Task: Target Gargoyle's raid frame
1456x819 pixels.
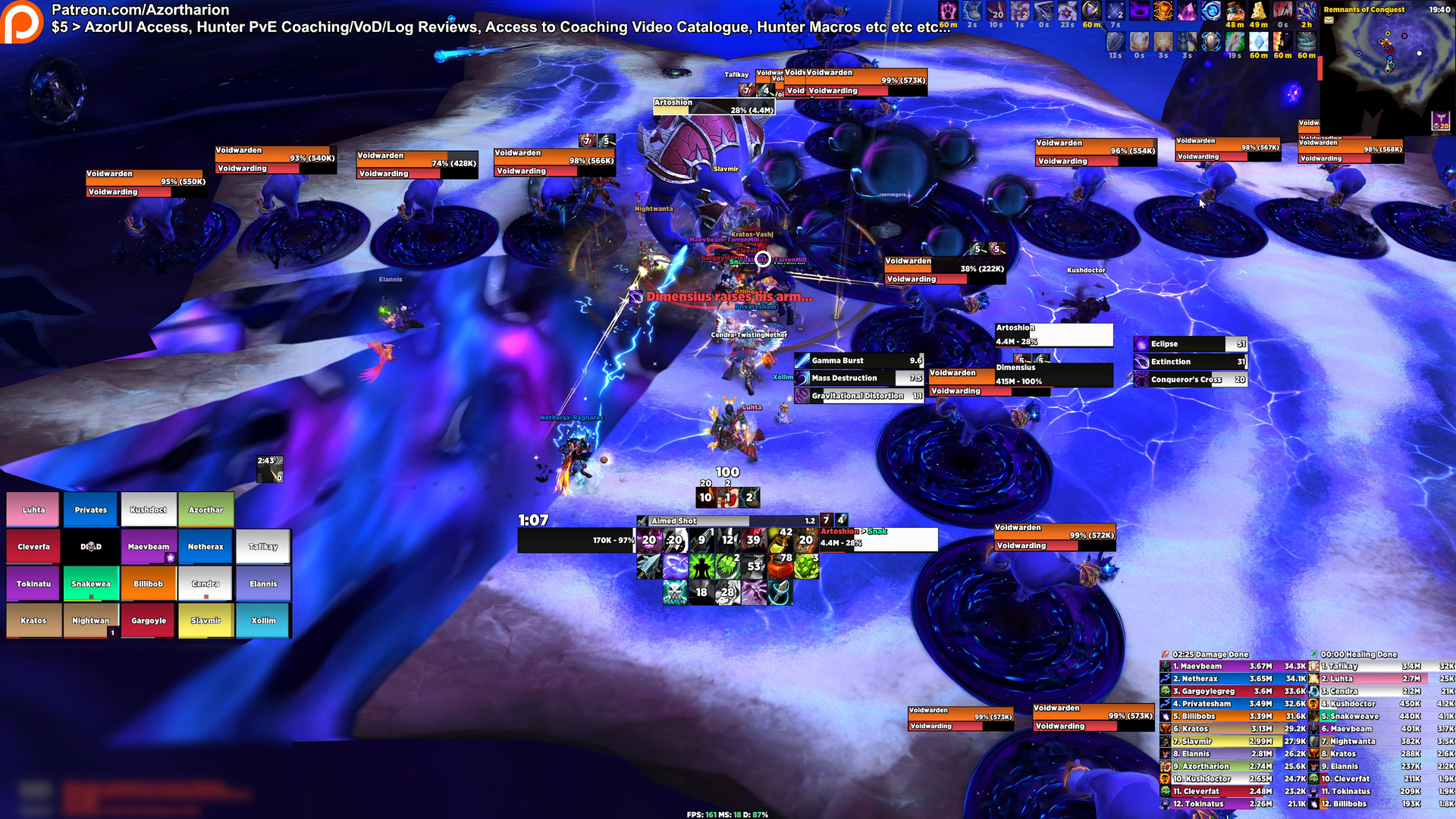Action: tap(149, 620)
